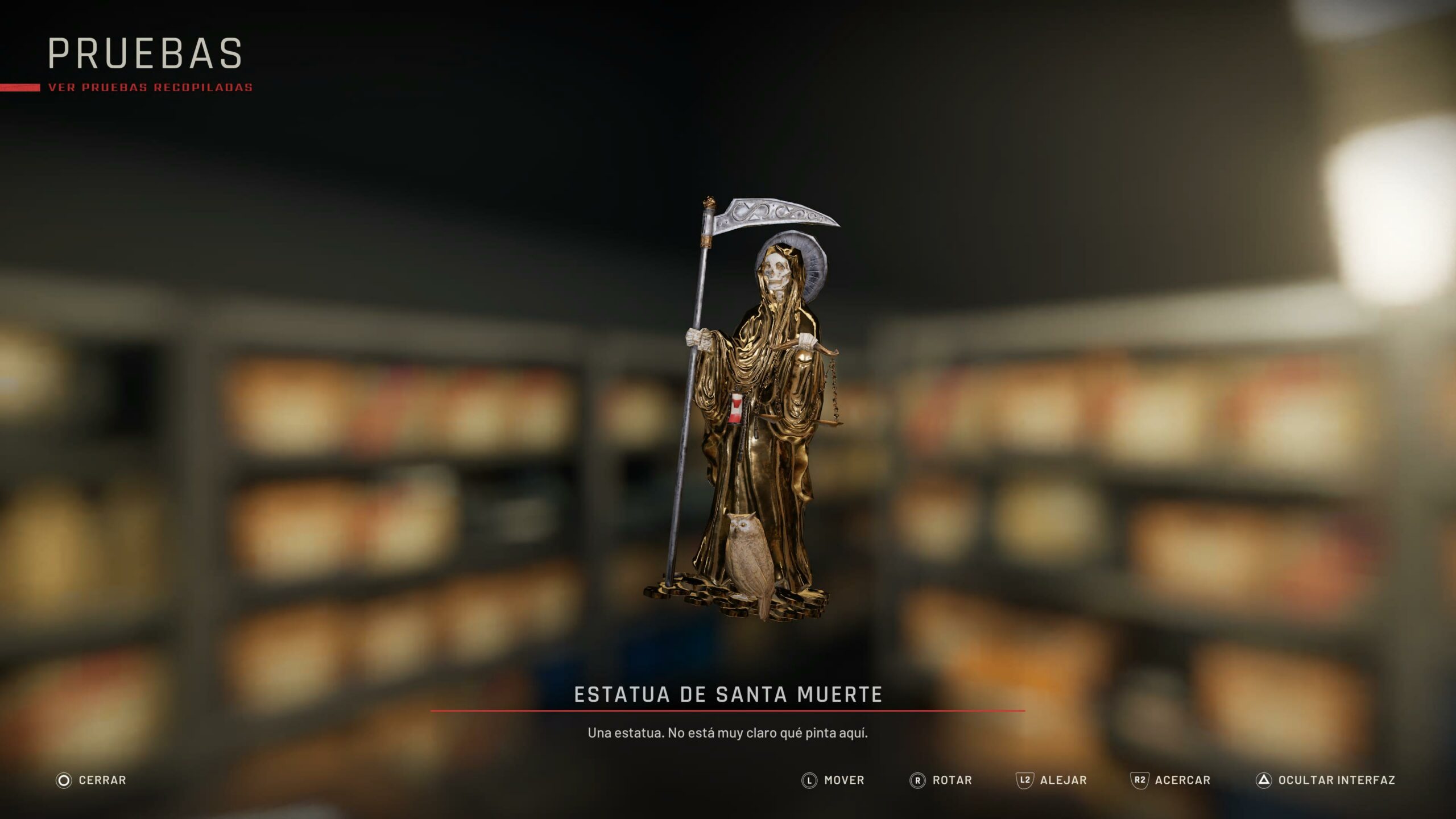Zoom out with the Alejar option
This screenshot has height=819, width=1456.
[1052, 780]
